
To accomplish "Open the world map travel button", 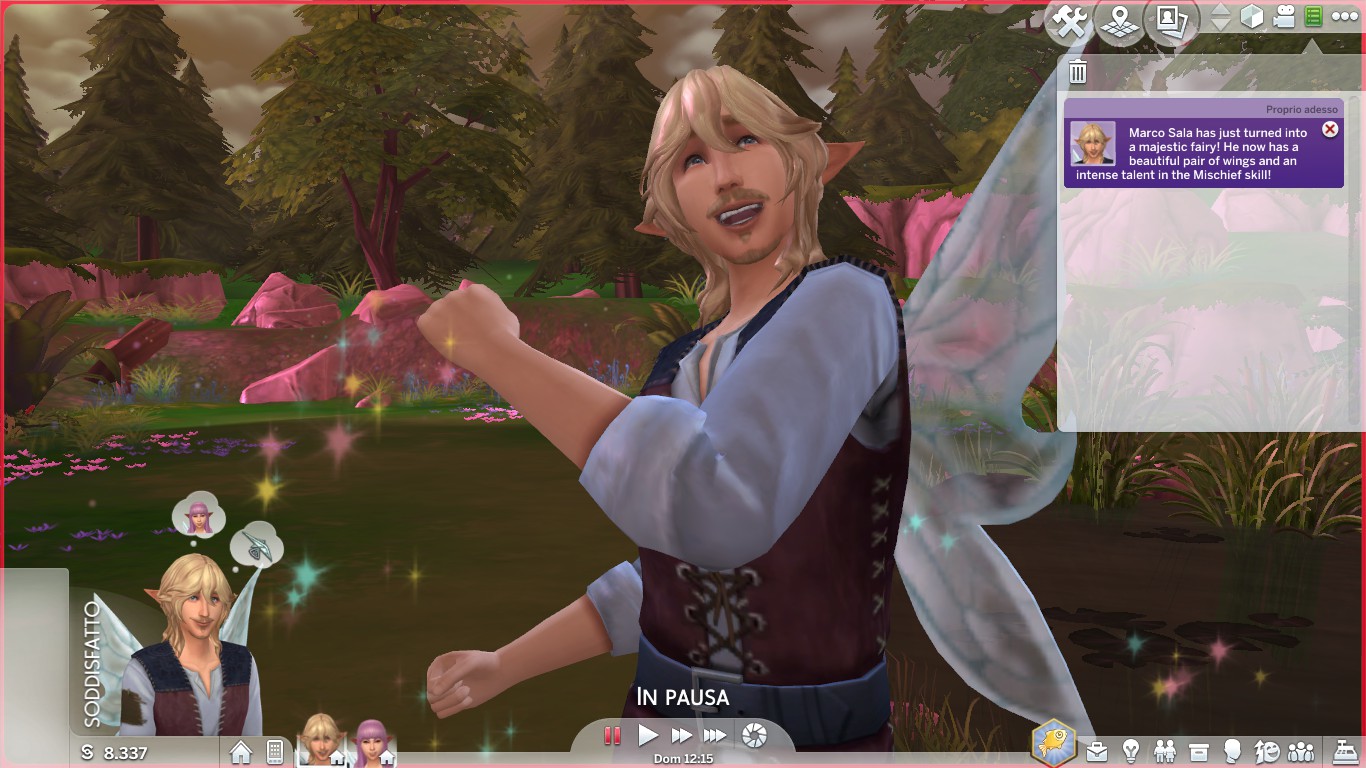I will point(1120,21).
